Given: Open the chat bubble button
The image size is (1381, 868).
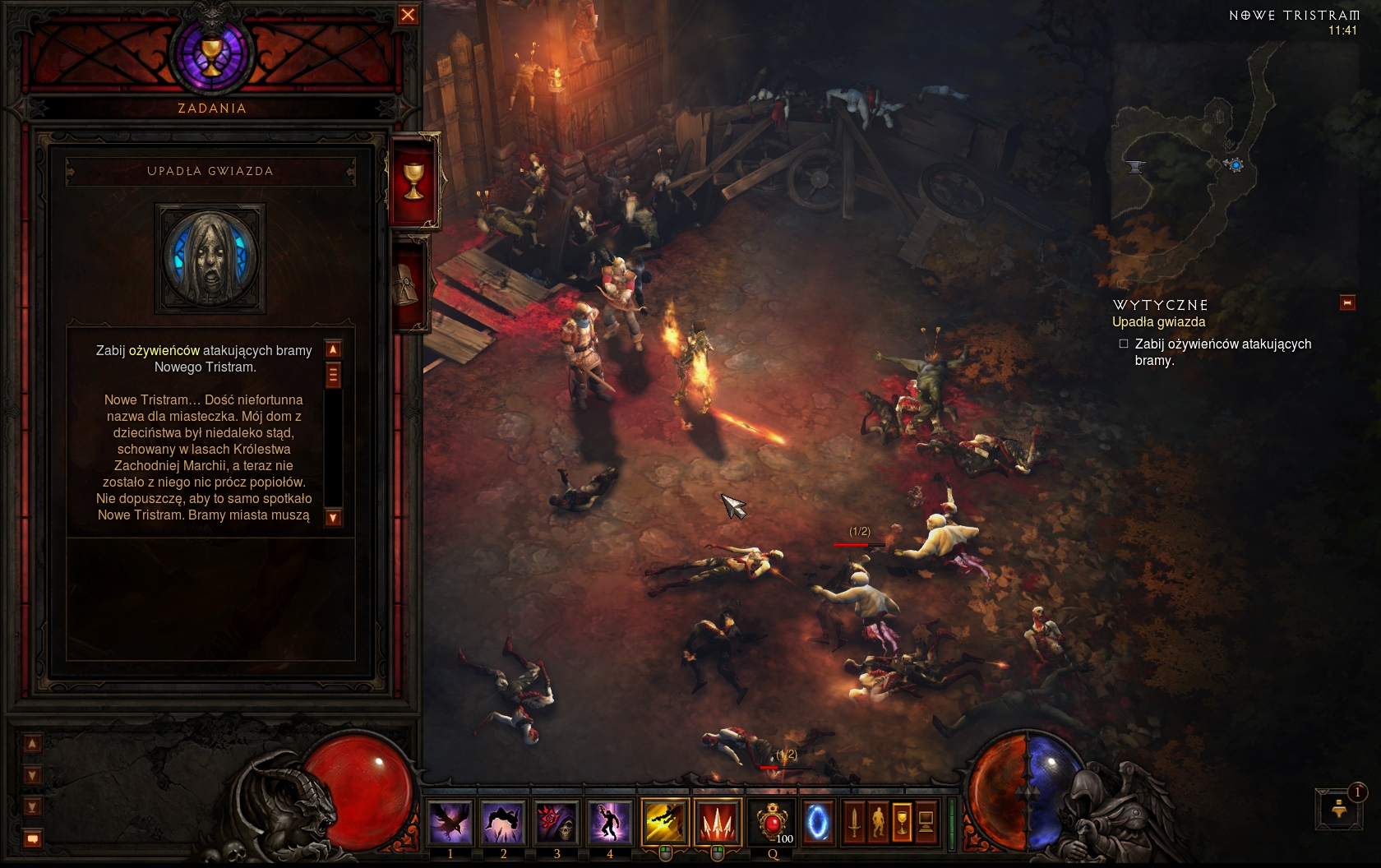Looking at the screenshot, I should click(x=32, y=839).
